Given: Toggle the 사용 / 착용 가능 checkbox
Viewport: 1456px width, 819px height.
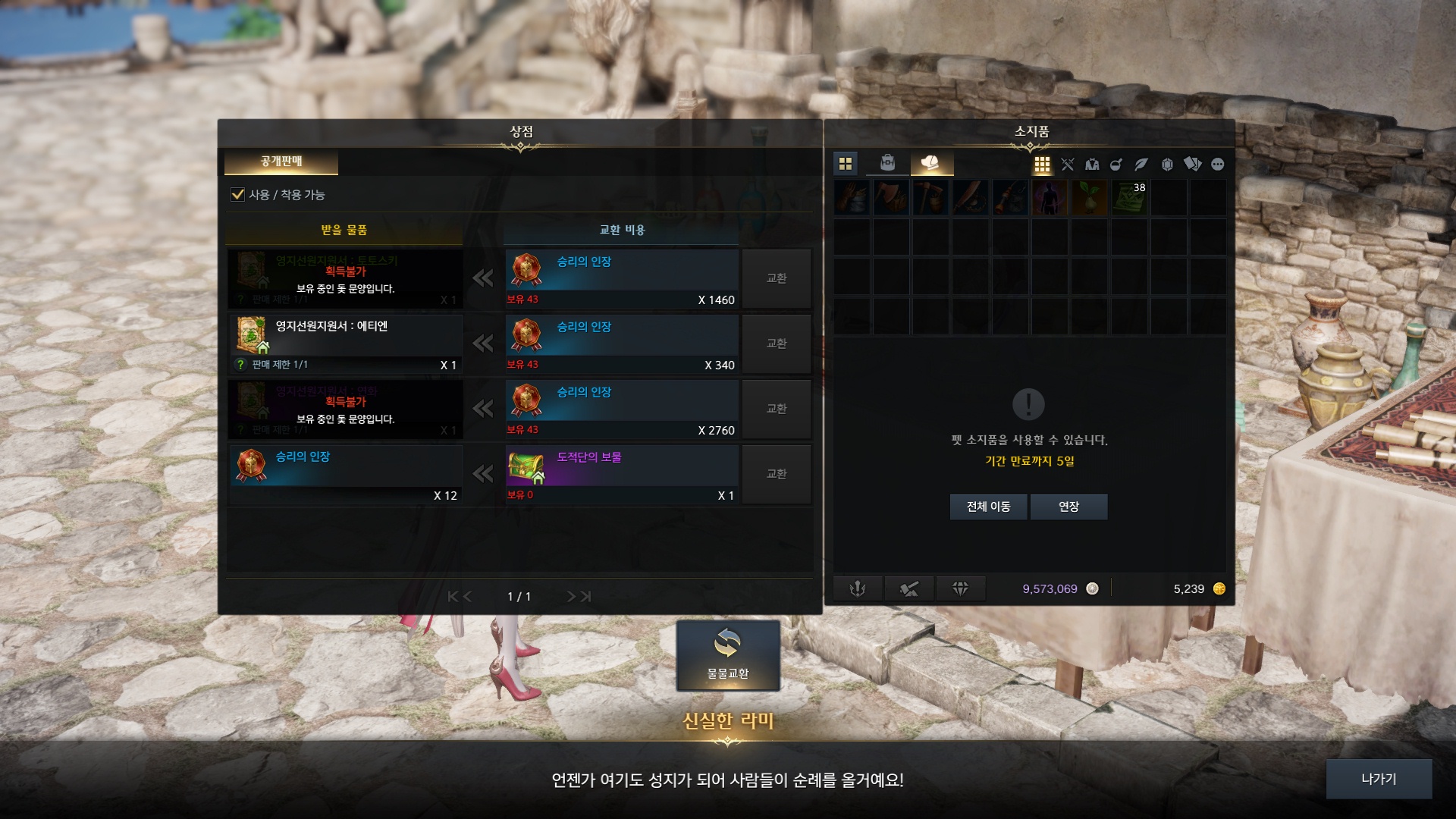Looking at the screenshot, I should pos(237,195).
